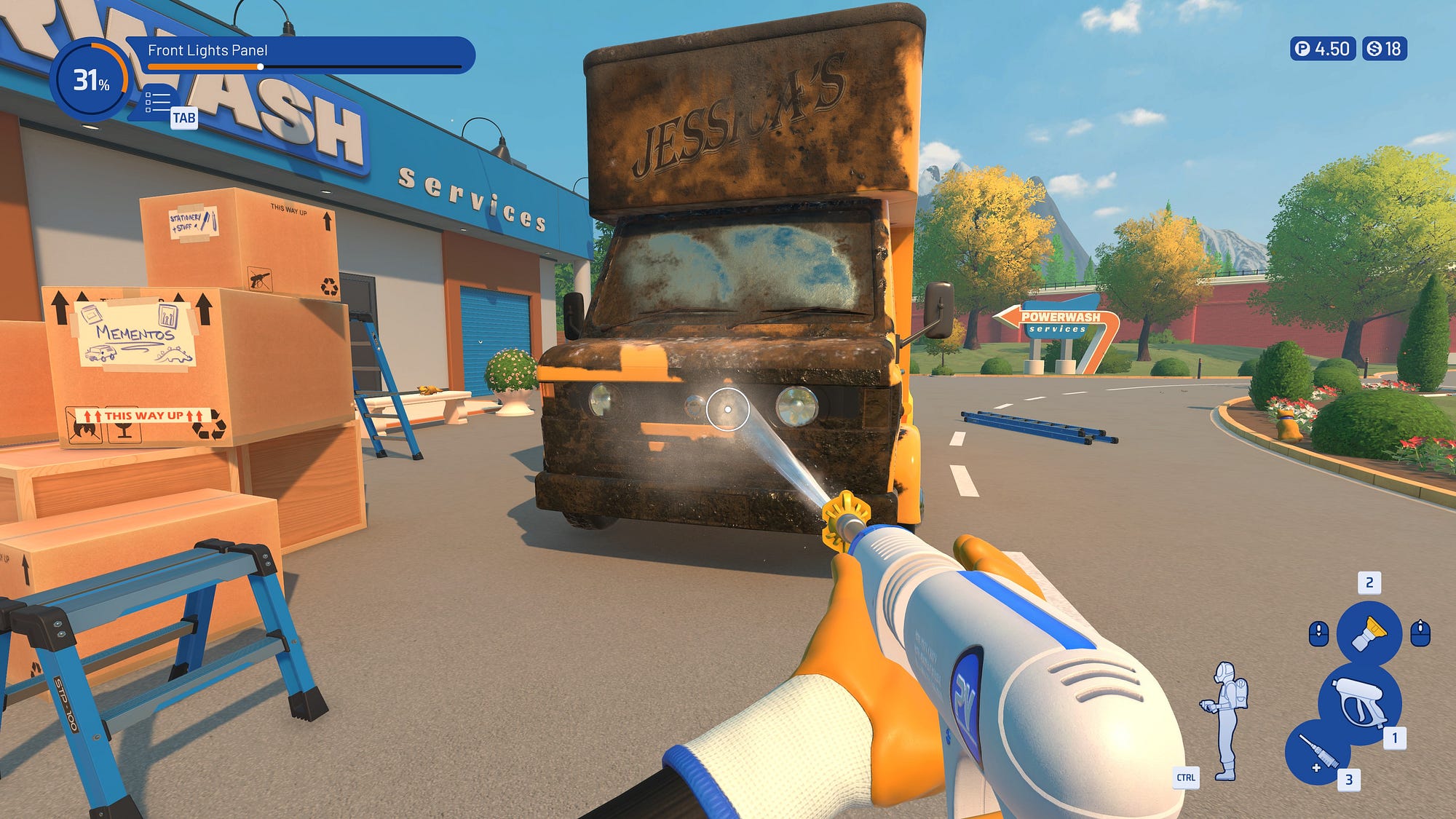Choose the power washer gun icon
The image size is (1456, 819).
coord(1359,703)
